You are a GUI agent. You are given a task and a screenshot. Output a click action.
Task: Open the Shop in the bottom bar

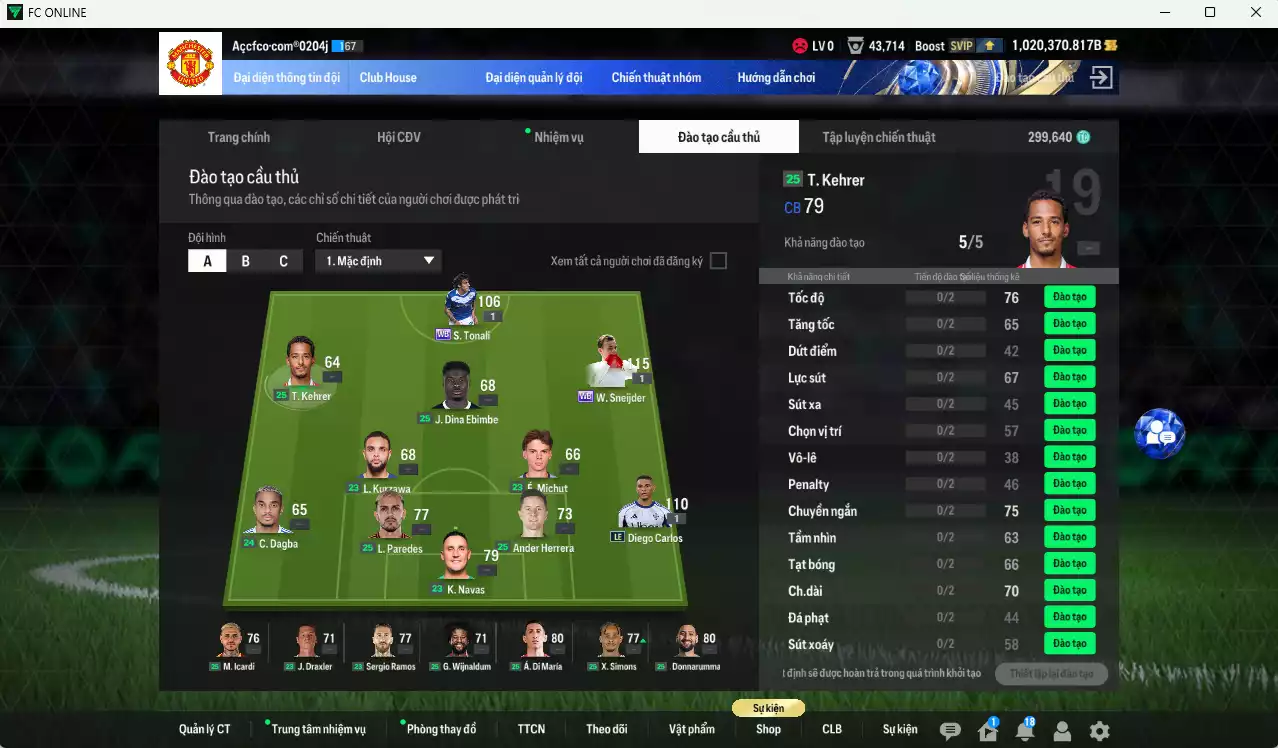click(768, 729)
